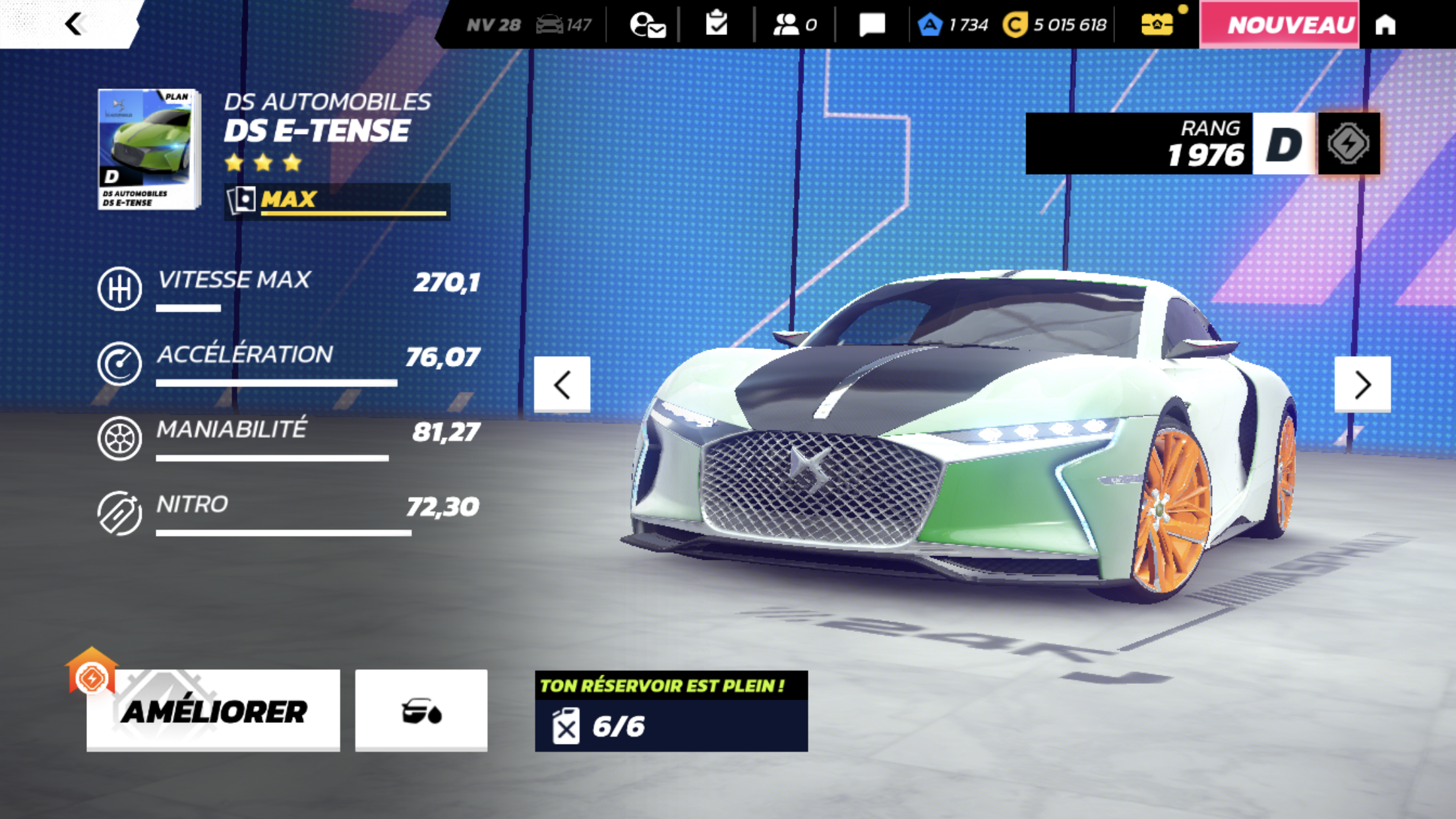Screen dimensions: 1456x819
Task: Open the friends list icon
Action: point(795,25)
